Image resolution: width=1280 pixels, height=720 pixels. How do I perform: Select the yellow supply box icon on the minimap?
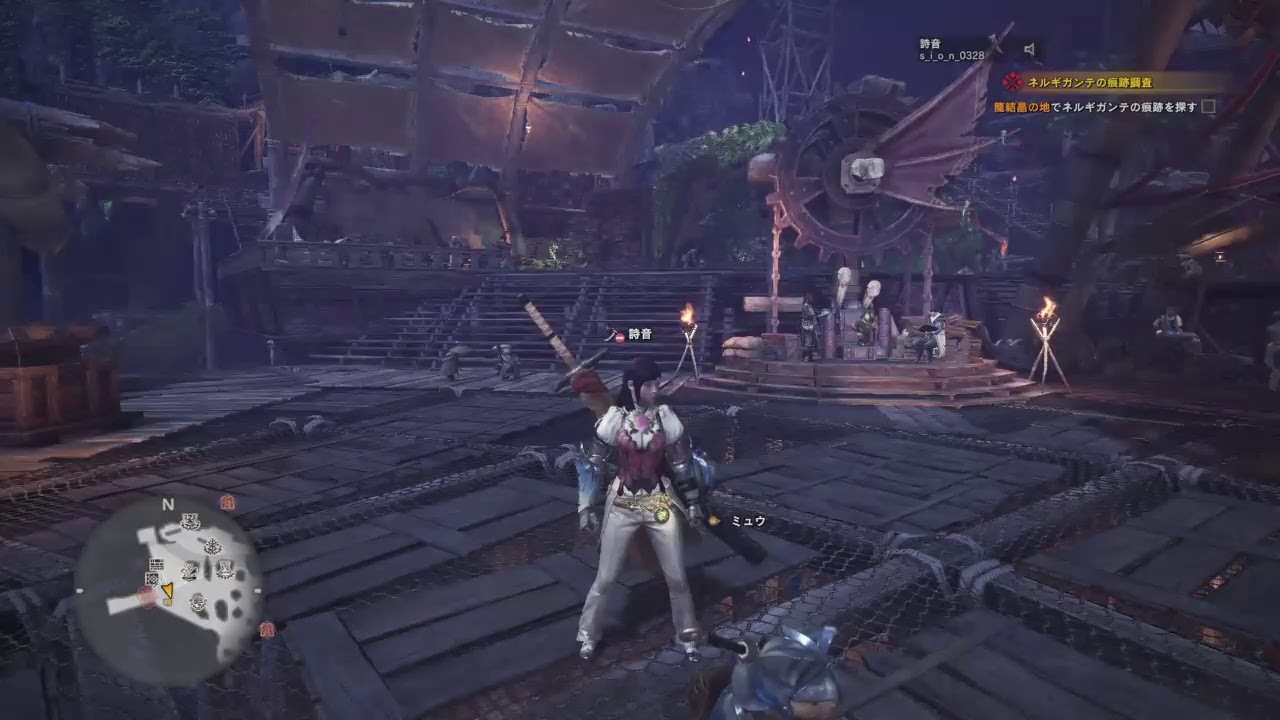[x=167, y=602]
